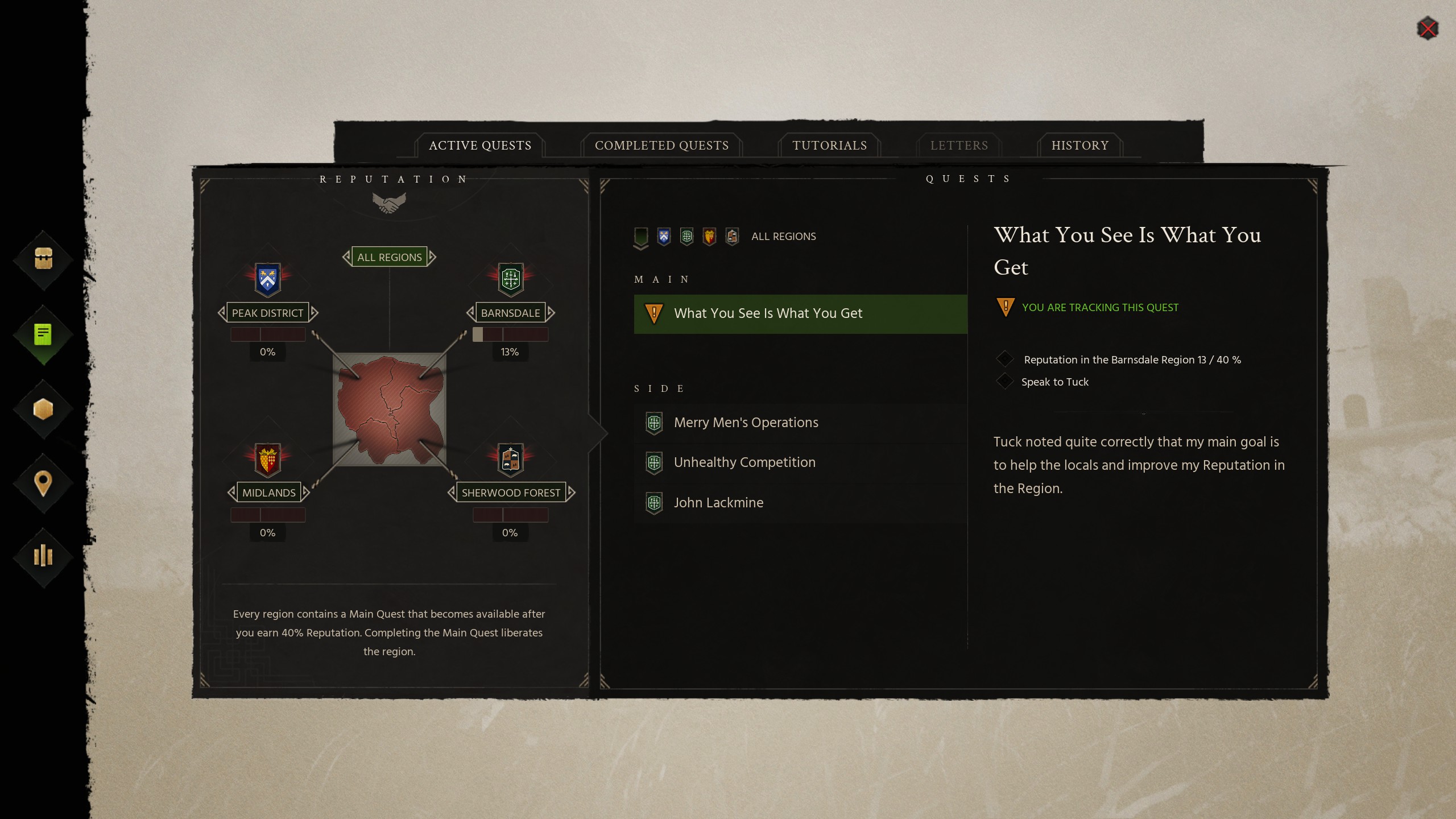The image size is (1456, 819).
Task: Open the Merry Men's Operations side quest
Action: (x=746, y=423)
